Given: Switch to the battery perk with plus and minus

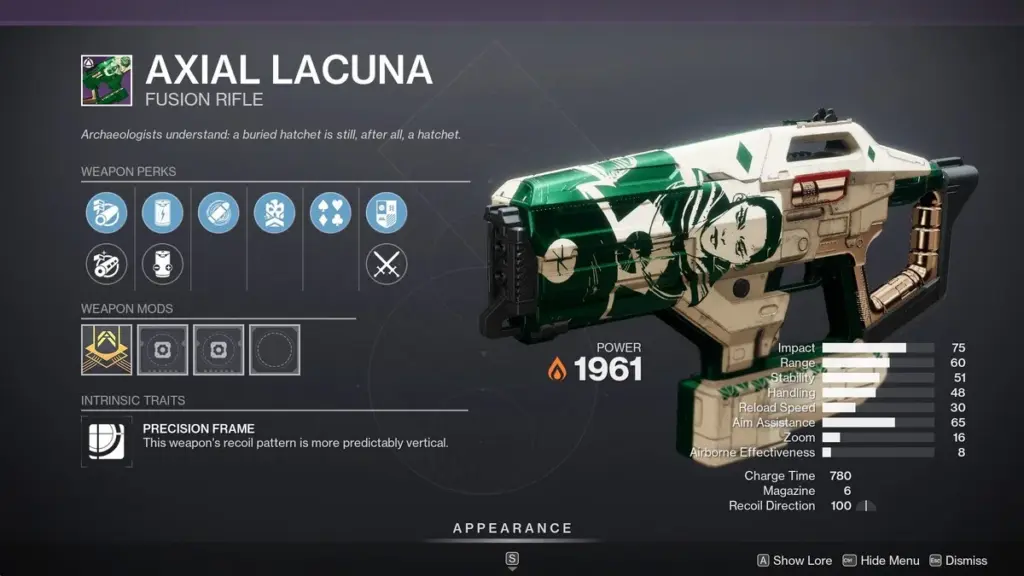Looking at the screenshot, I should (x=162, y=263).
